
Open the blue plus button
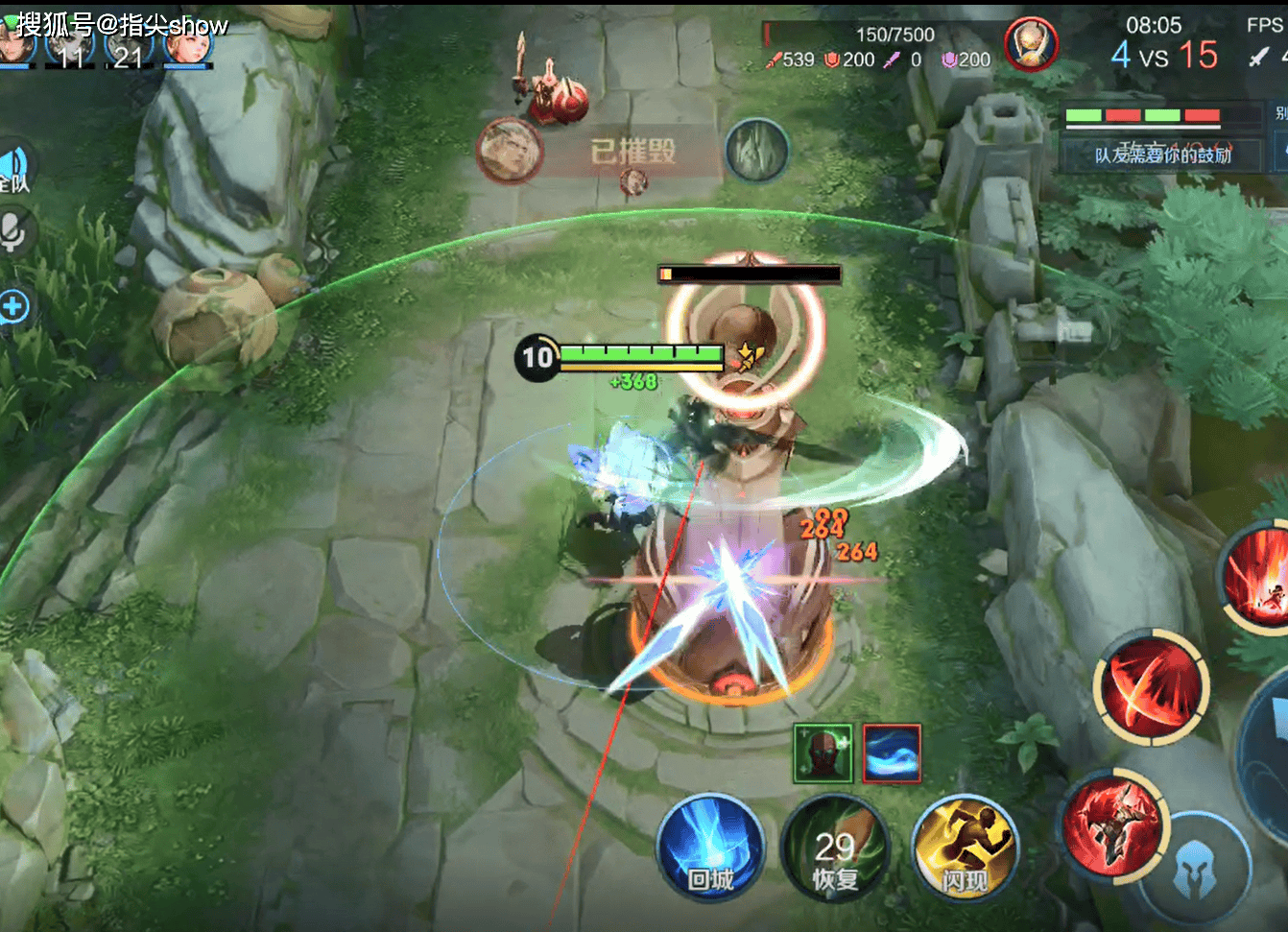pos(13,307)
